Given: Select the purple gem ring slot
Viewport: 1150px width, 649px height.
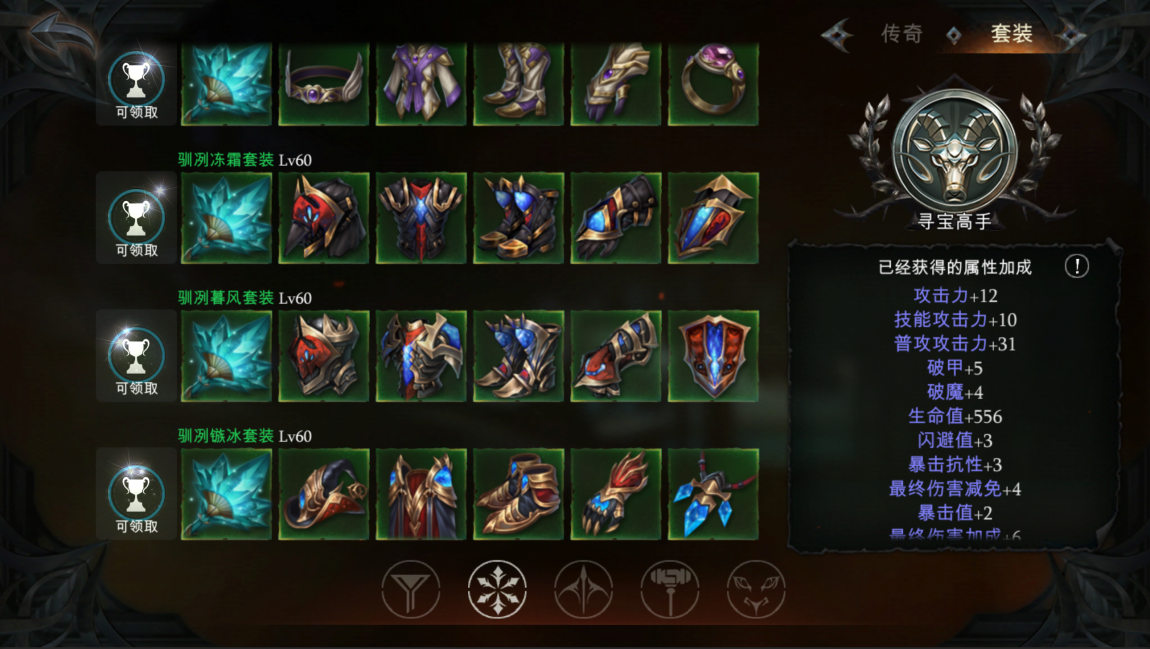Looking at the screenshot, I should (713, 83).
